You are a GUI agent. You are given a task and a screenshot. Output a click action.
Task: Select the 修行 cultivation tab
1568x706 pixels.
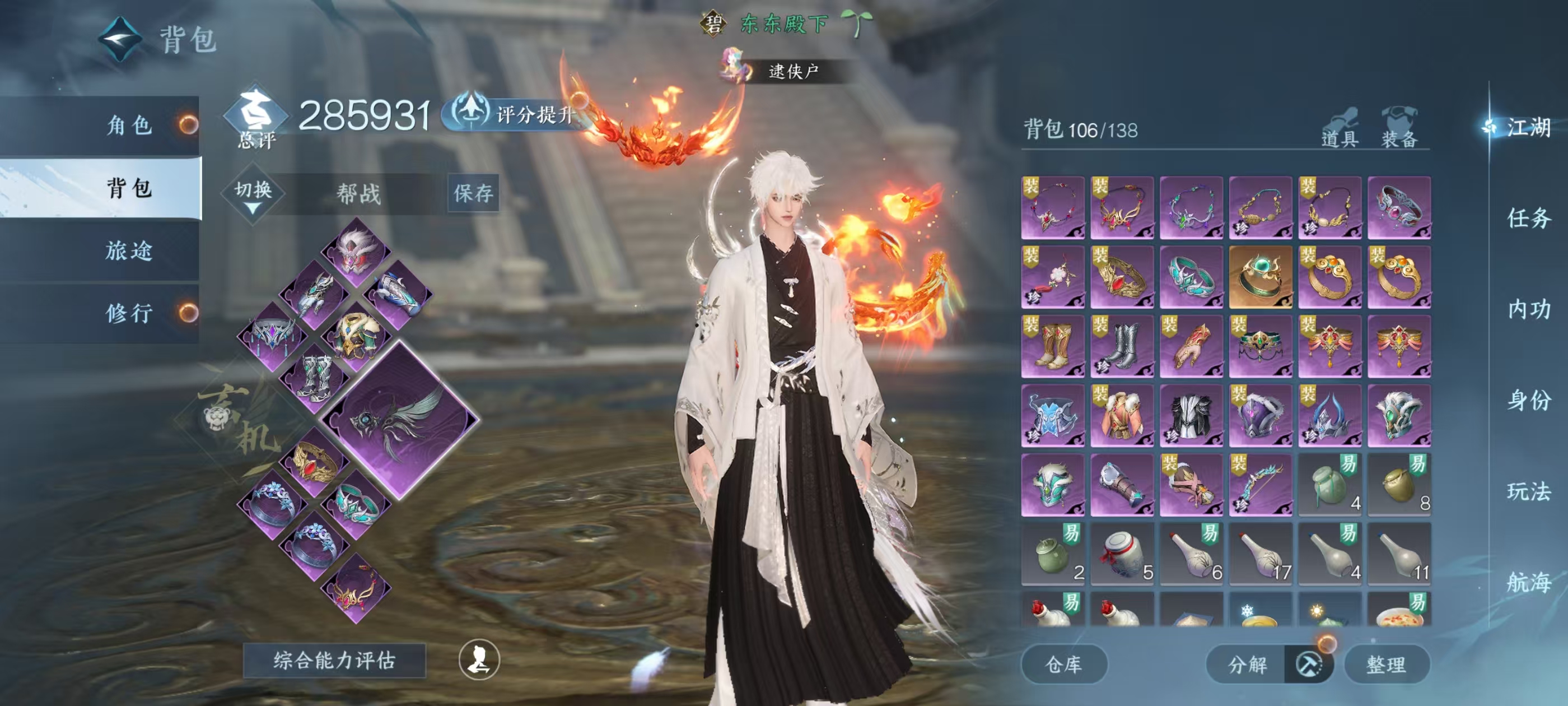(x=129, y=313)
